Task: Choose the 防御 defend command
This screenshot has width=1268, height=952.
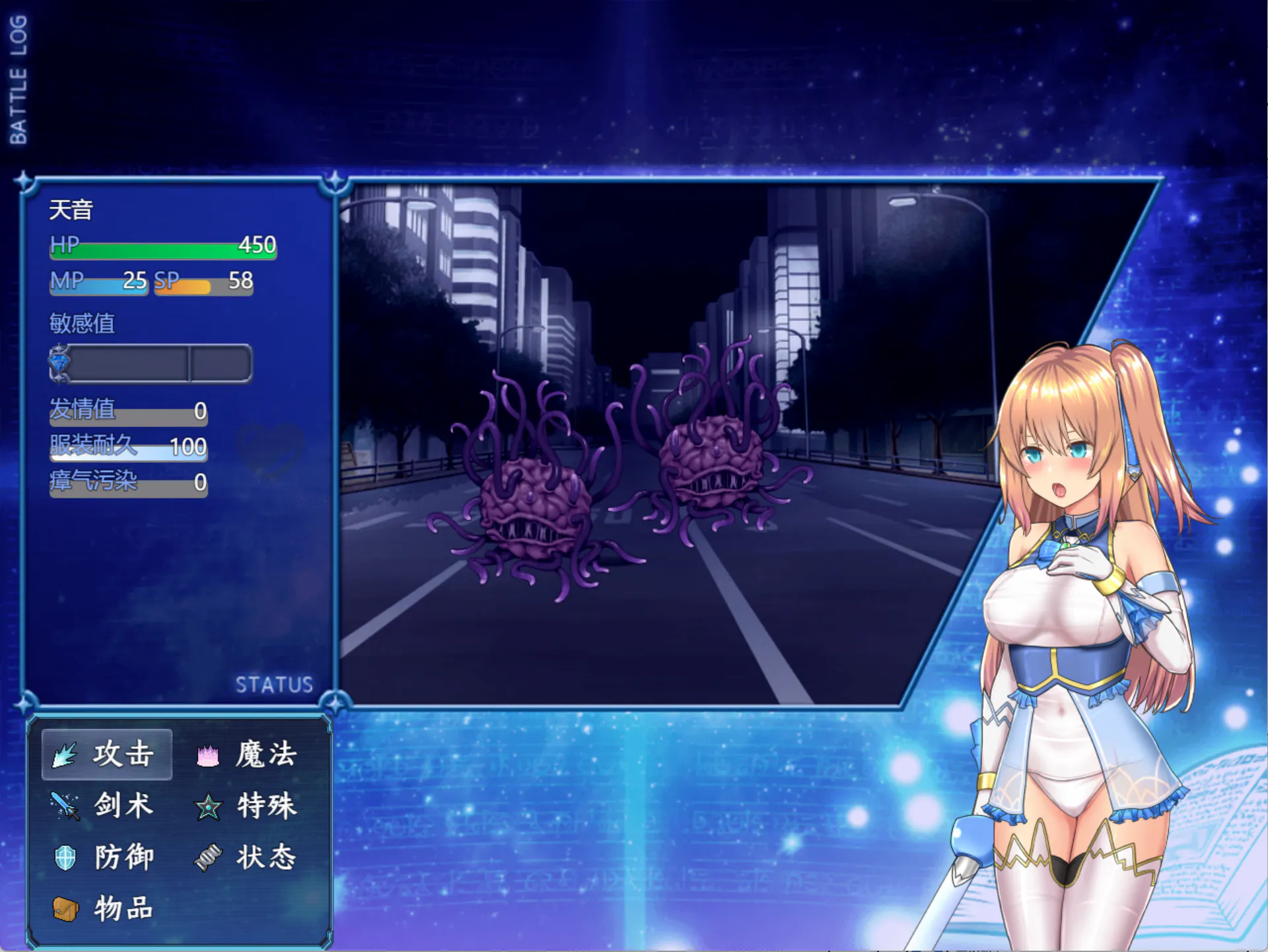Action: pos(106,857)
